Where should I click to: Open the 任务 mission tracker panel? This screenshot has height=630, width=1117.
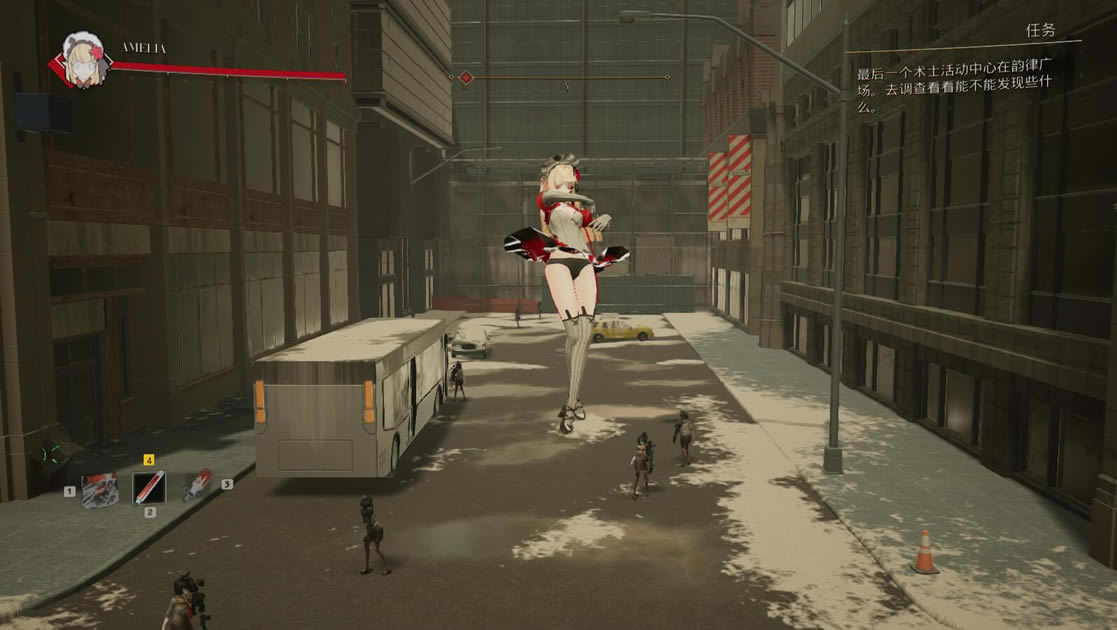point(1040,31)
